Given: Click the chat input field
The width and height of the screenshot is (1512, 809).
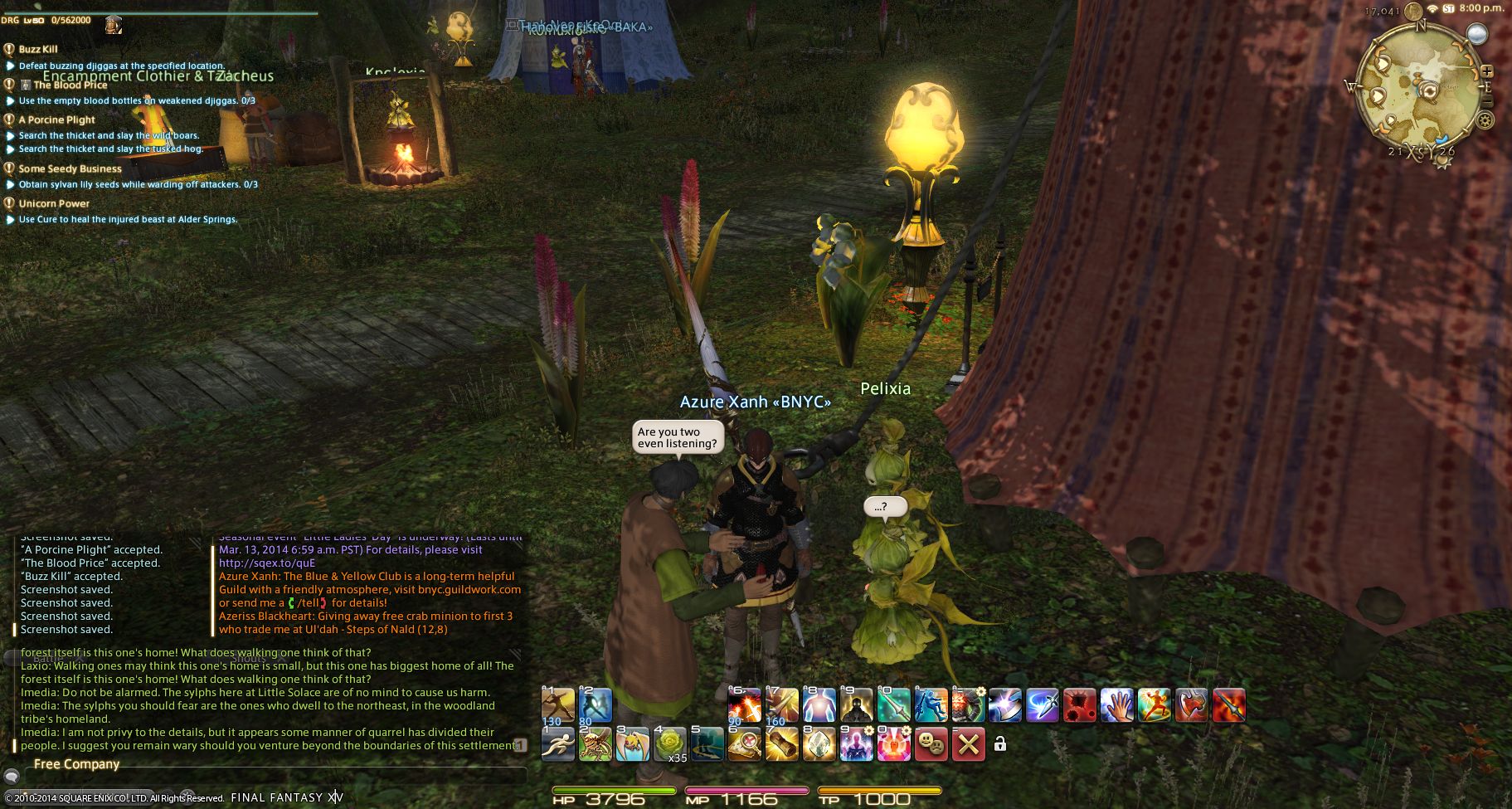Looking at the screenshot, I should point(274,777).
